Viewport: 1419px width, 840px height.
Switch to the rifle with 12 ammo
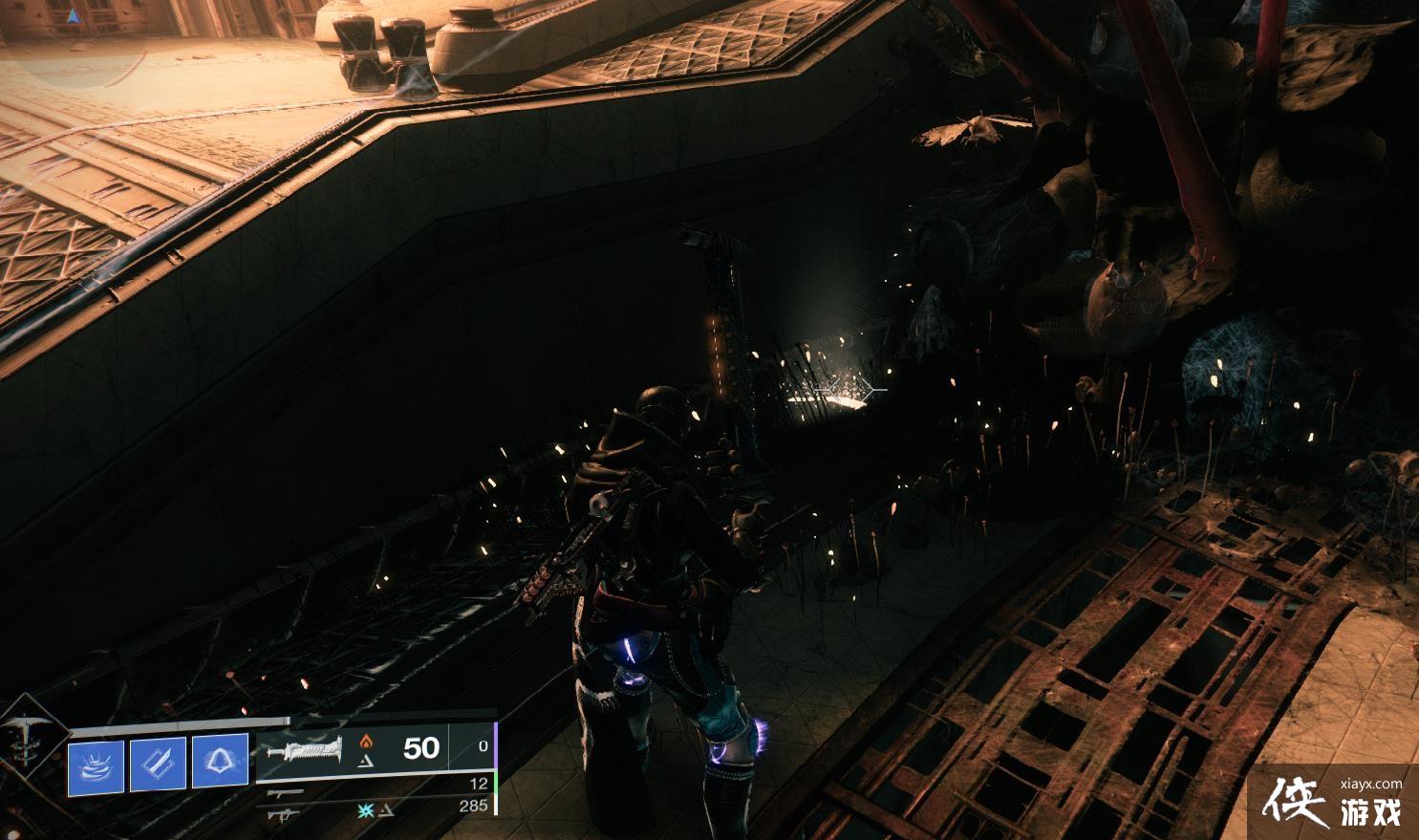click(284, 792)
